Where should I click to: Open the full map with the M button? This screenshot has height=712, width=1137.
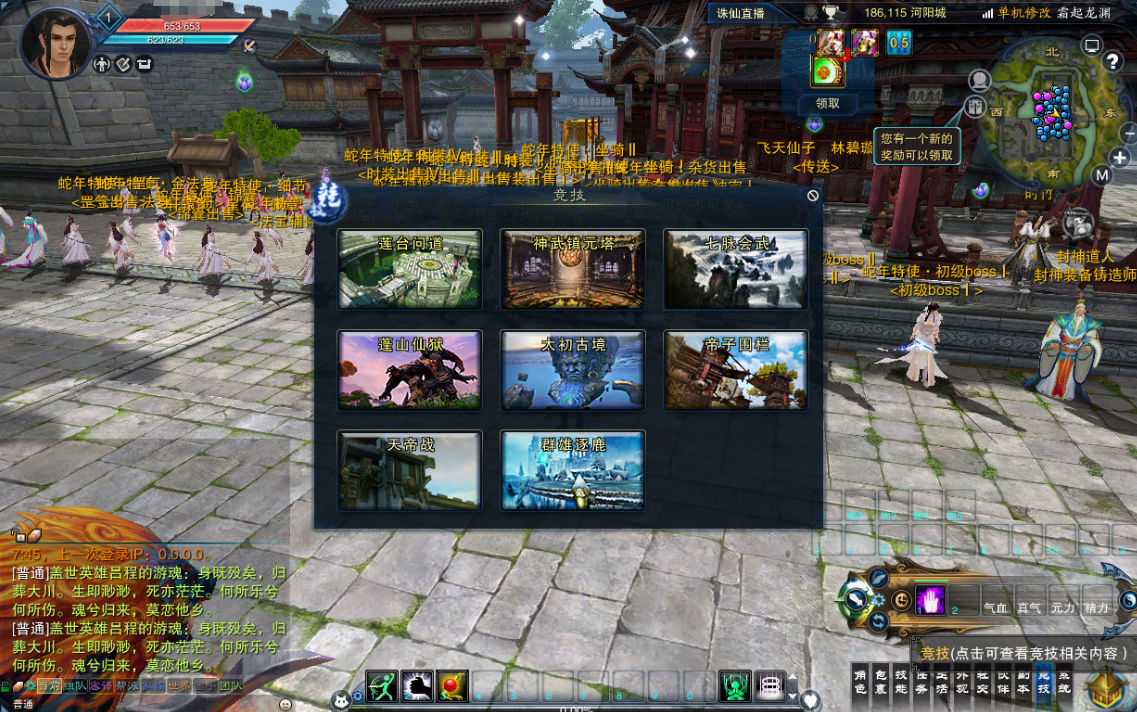(1102, 175)
